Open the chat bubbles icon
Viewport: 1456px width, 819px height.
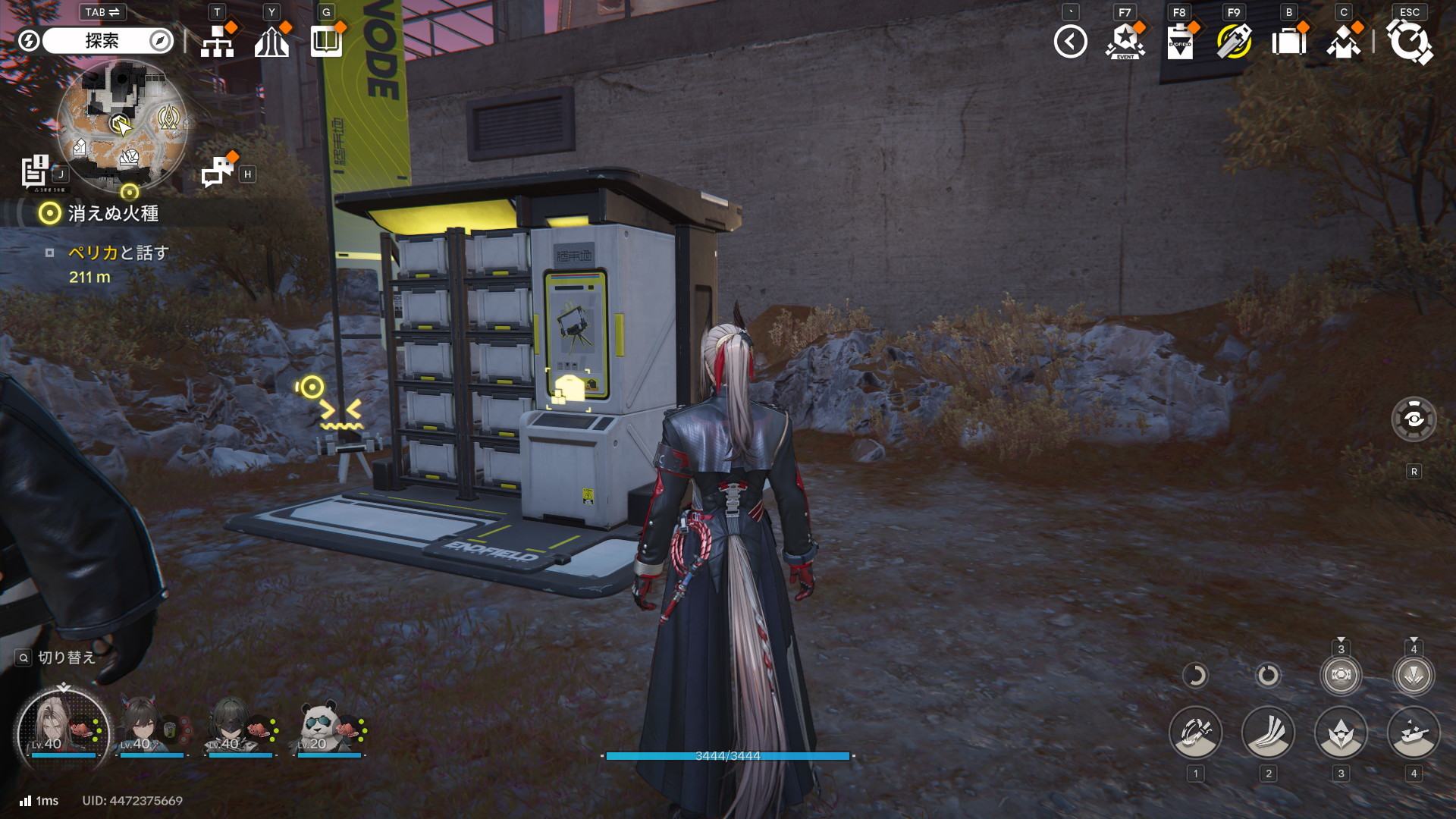(x=218, y=171)
